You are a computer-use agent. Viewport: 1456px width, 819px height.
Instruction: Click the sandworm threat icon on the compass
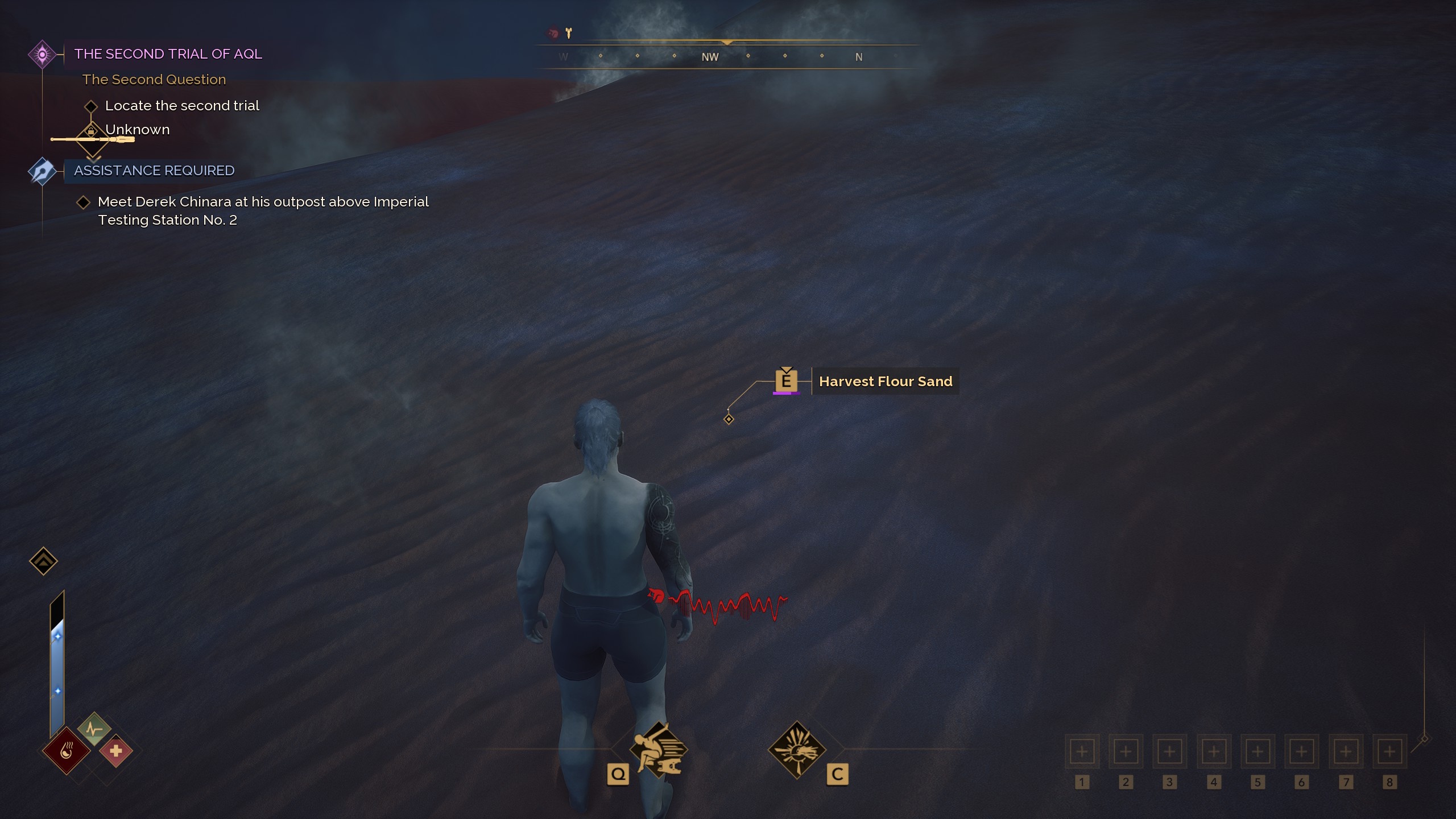[x=551, y=32]
